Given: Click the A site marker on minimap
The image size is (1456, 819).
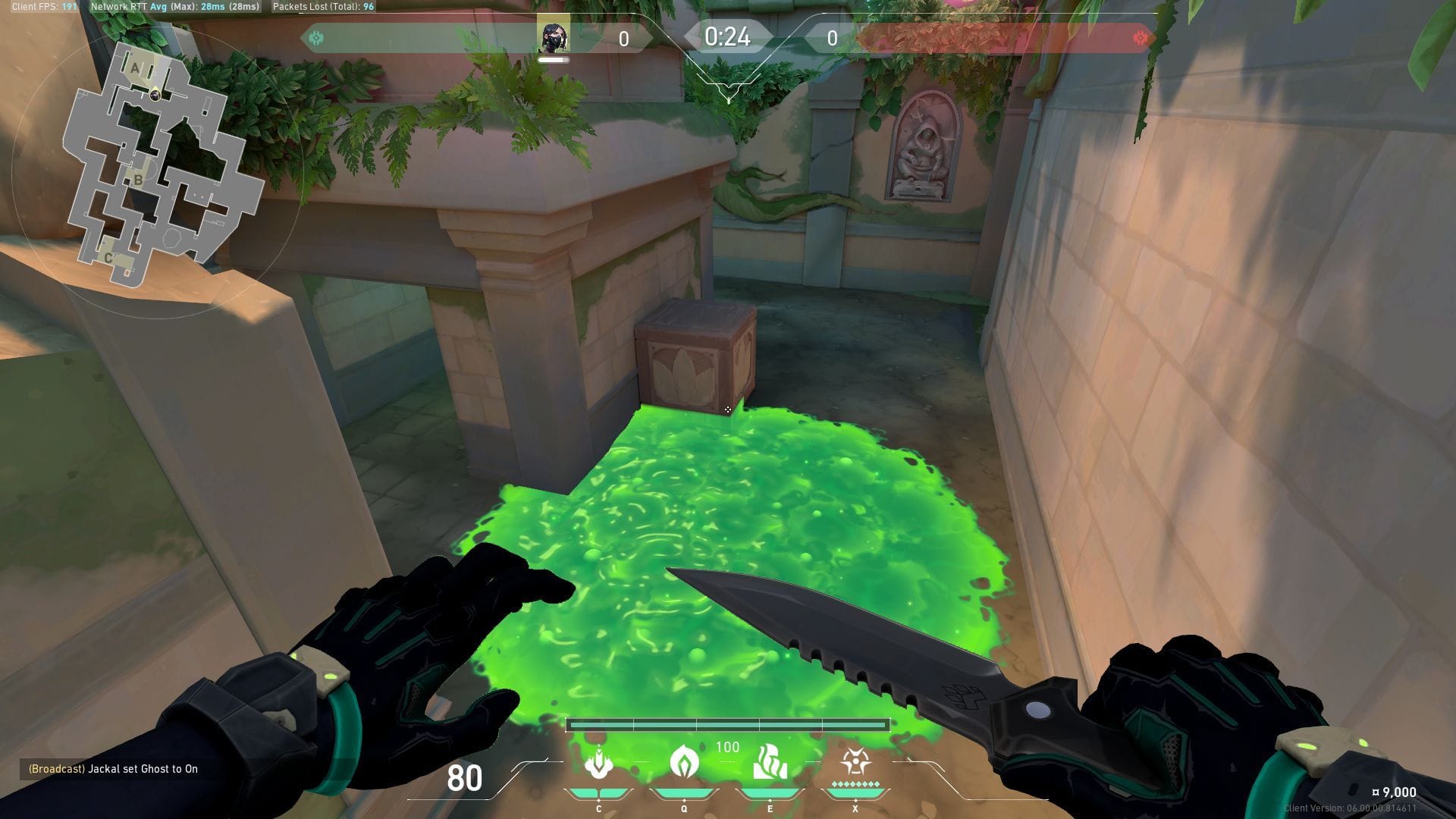Looking at the screenshot, I should [x=136, y=68].
